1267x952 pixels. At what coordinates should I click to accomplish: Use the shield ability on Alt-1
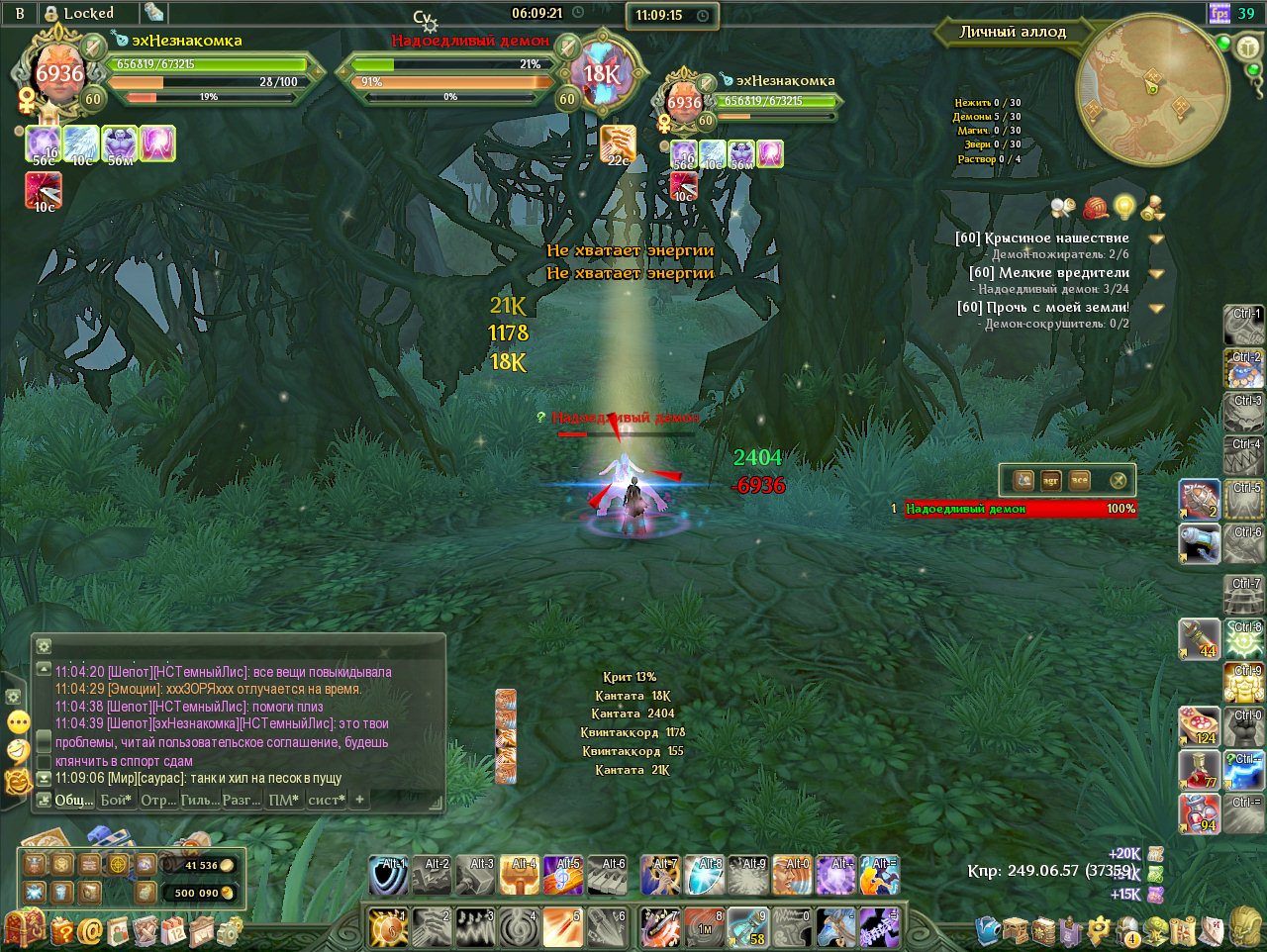point(388,876)
